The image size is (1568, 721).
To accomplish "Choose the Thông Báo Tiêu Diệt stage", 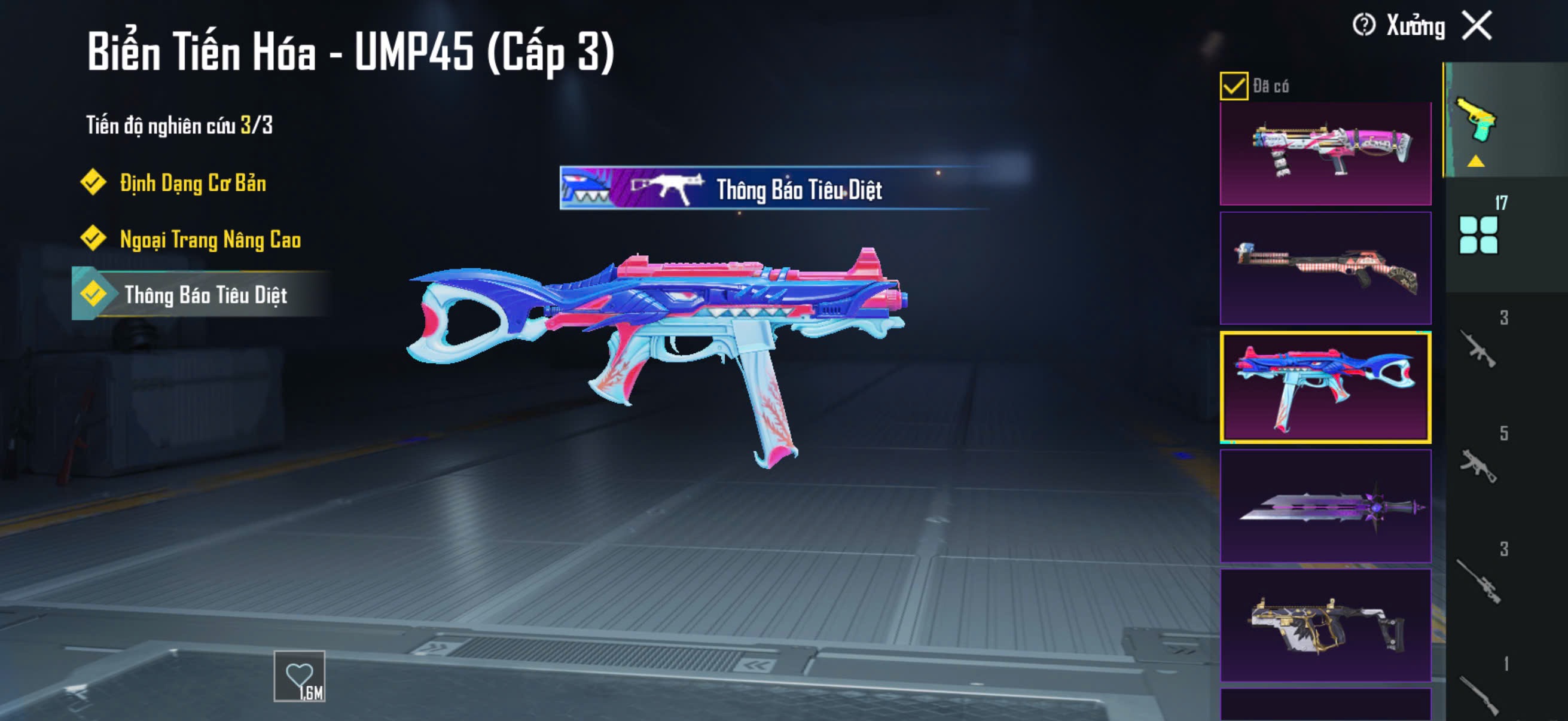I will click(x=205, y=295).
